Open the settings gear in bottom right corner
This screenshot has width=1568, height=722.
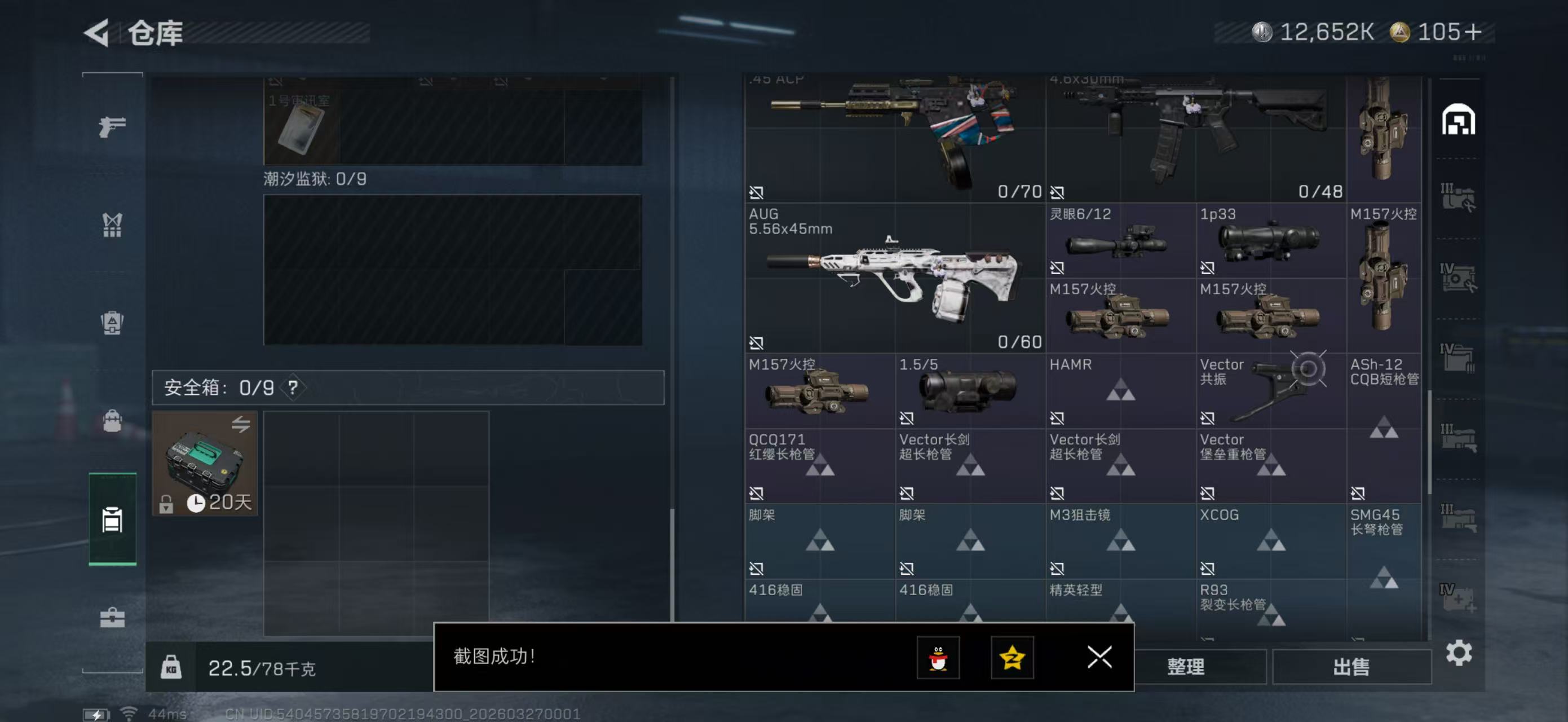(1460, 652)
